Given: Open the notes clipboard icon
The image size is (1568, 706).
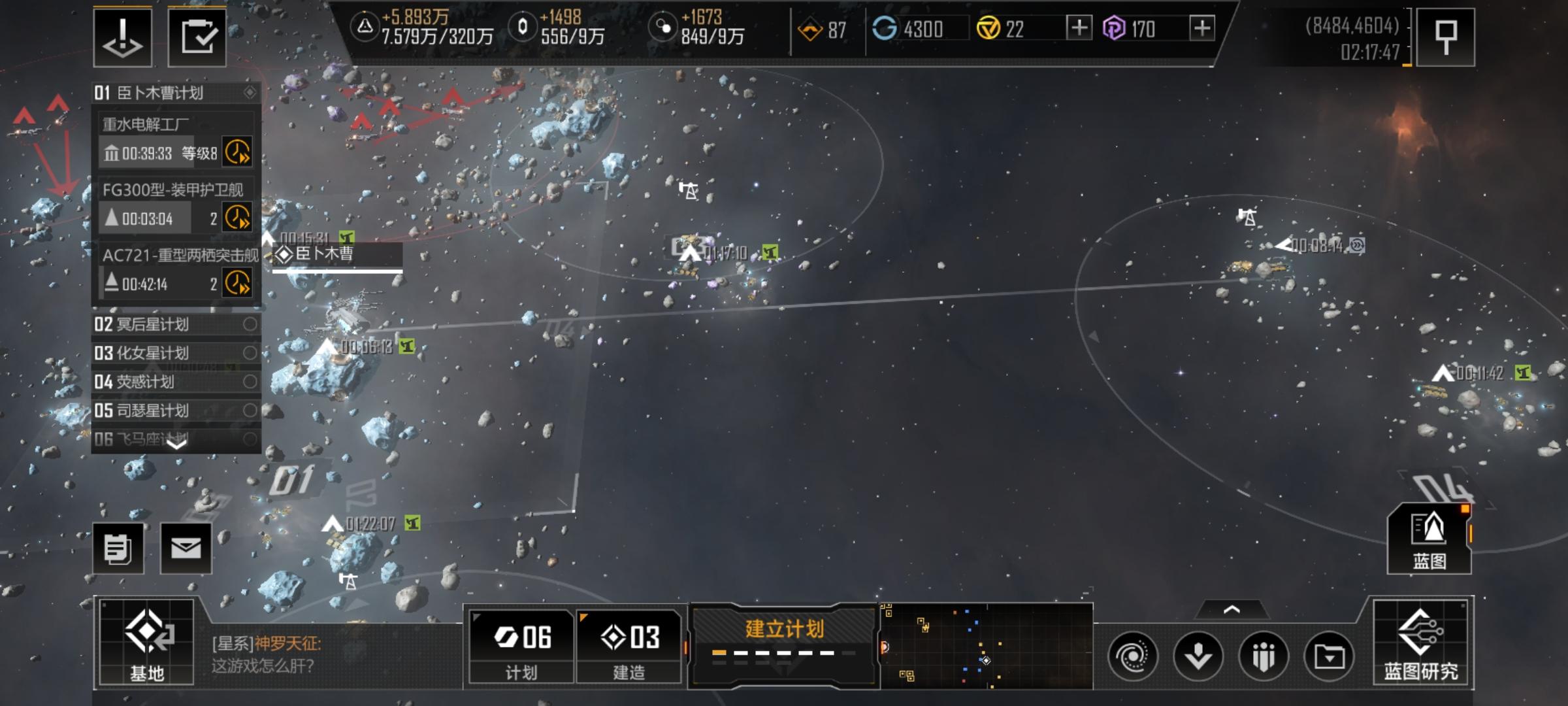Looking at the screenshot, I should (x=118, y=548).
